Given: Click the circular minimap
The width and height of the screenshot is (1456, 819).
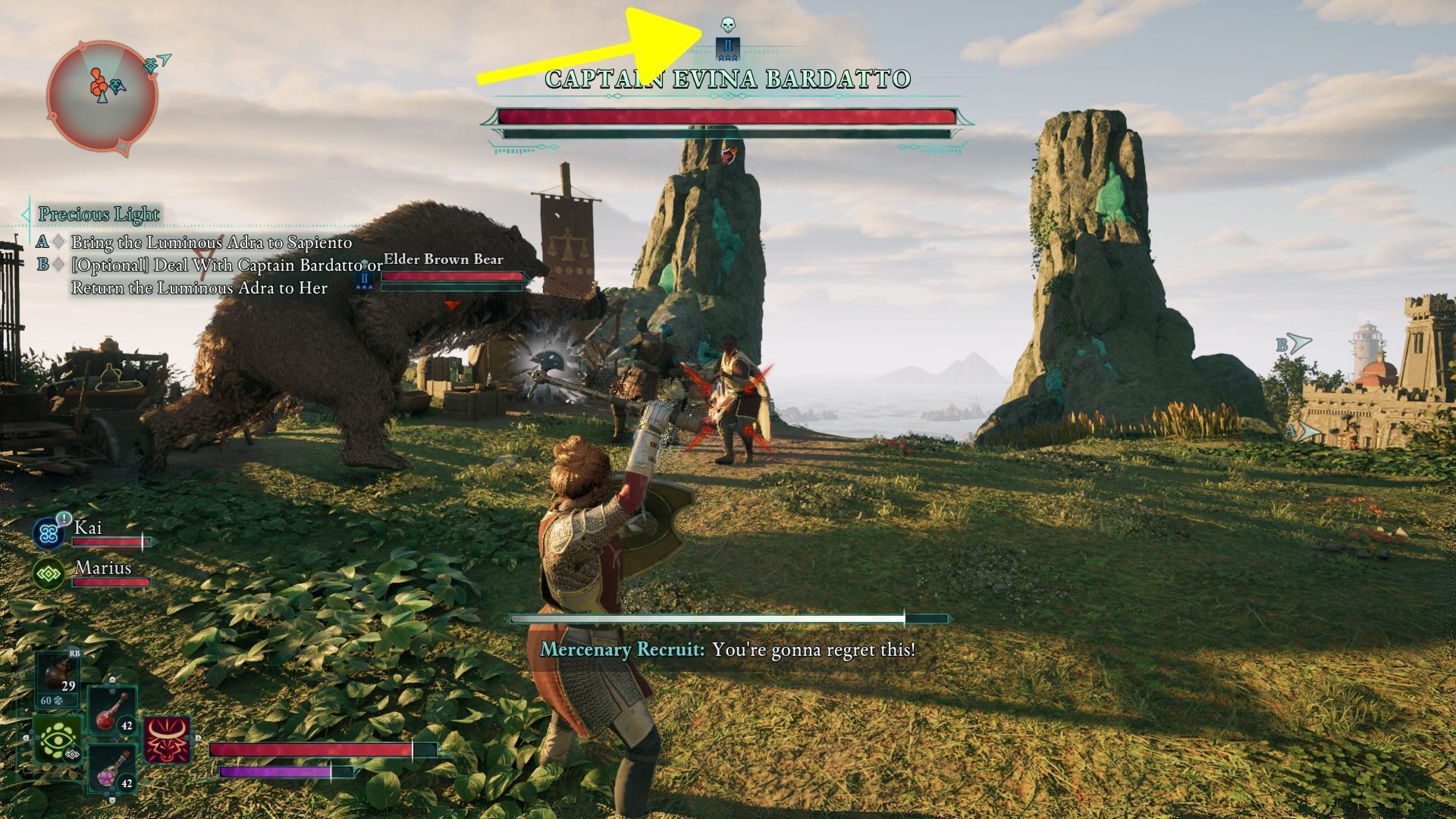Looking at the screenshot, I should 102,96.
